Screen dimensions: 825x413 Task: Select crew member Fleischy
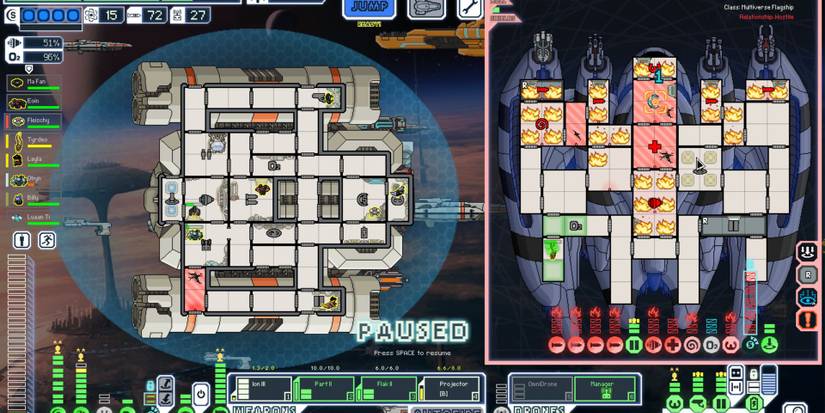[32, 121]
